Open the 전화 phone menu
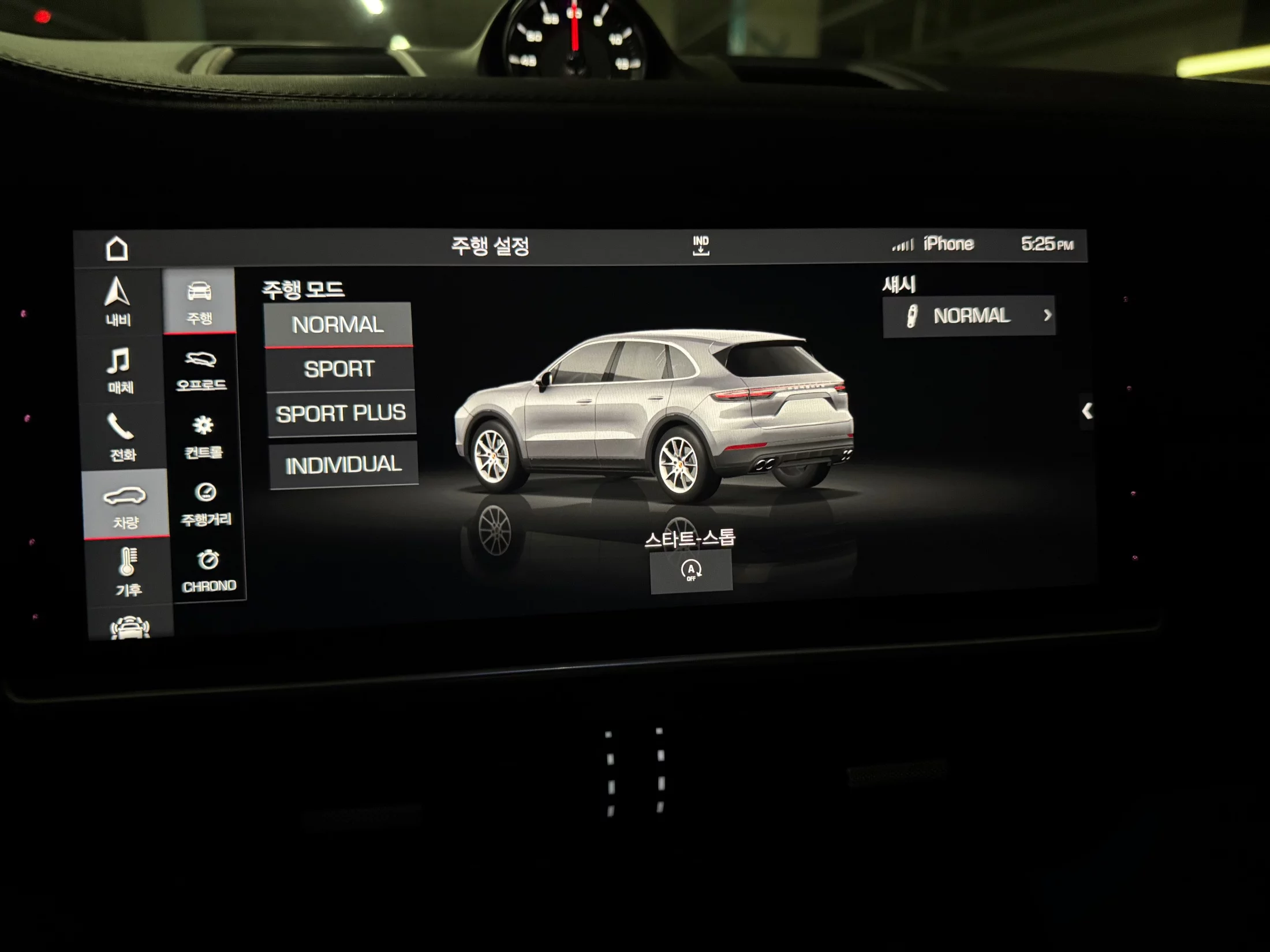This screenshot has width=1270, height=952. (122, 437)
